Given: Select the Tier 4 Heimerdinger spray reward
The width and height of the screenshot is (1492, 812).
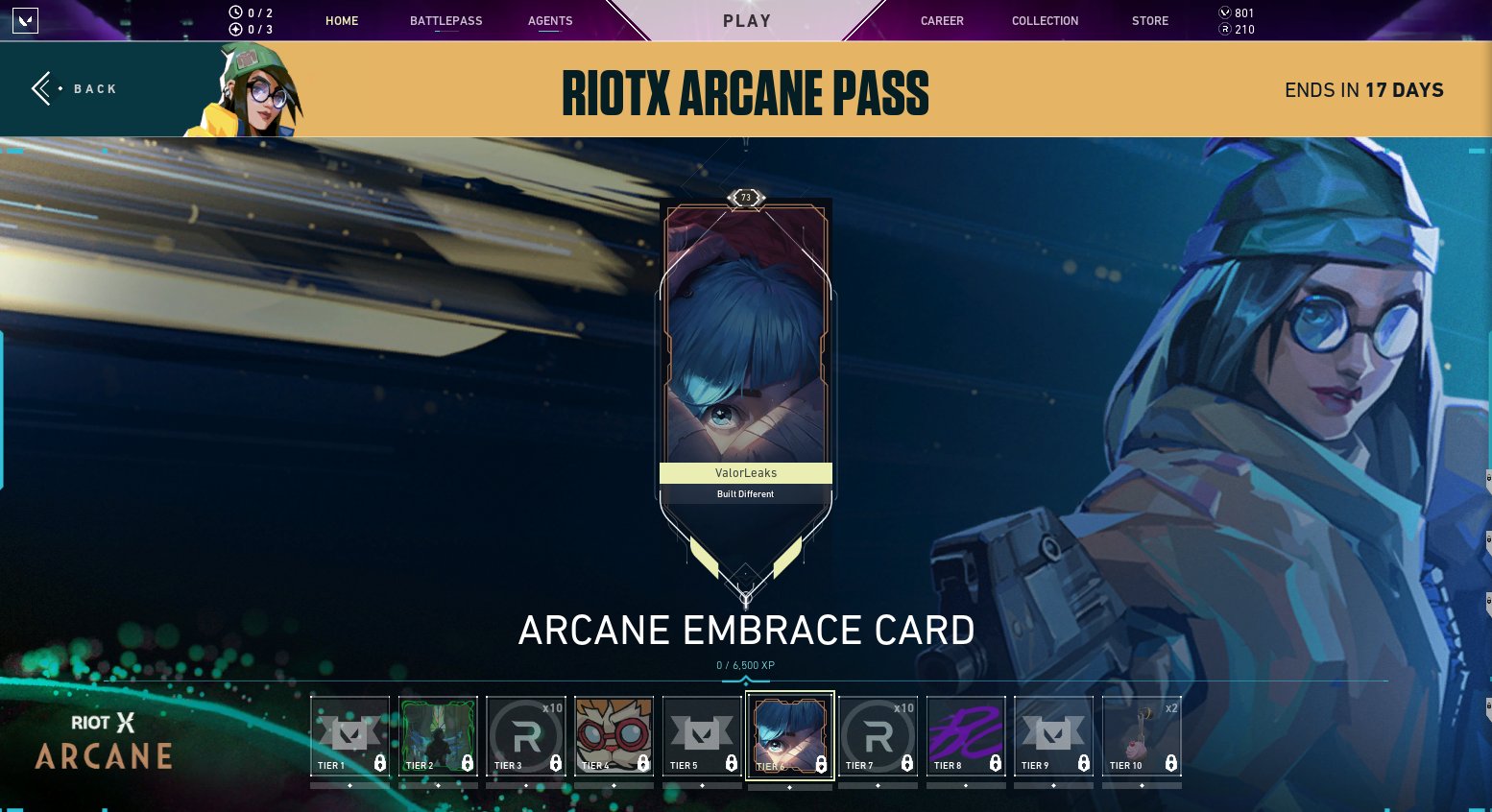Looking at the screenshot, I should click(614, 734).
